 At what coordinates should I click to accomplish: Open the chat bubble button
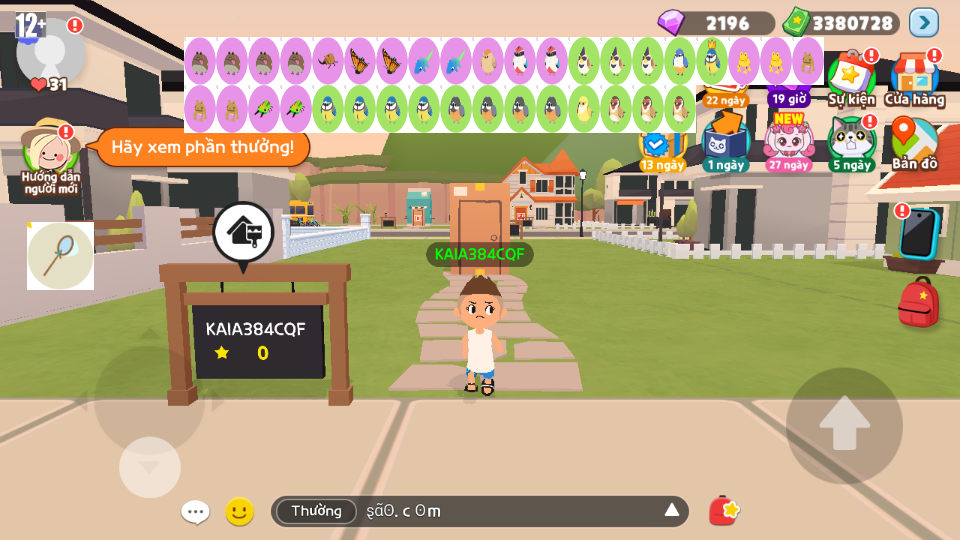195,512
